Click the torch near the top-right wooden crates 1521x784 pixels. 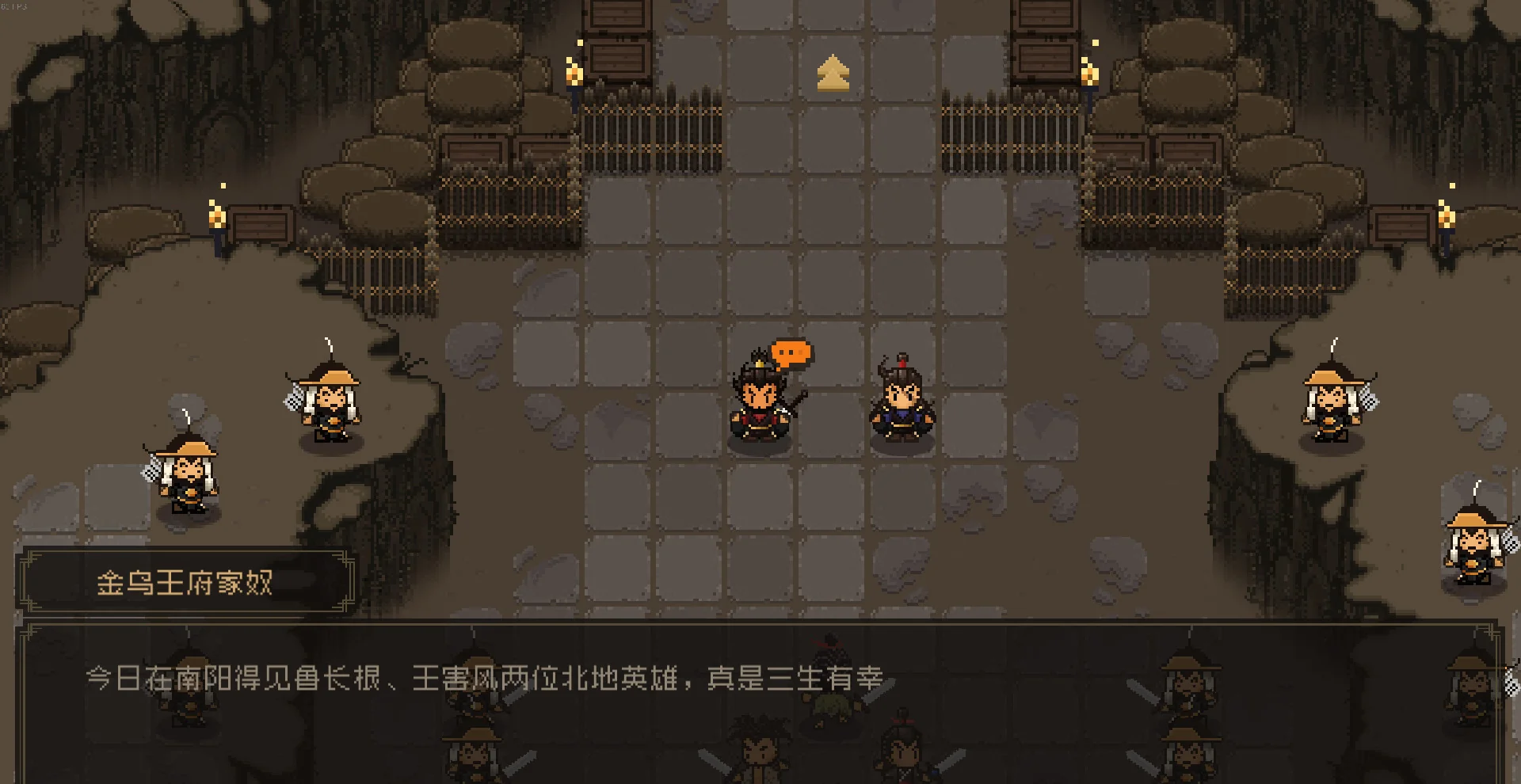tap(1089, 75)
